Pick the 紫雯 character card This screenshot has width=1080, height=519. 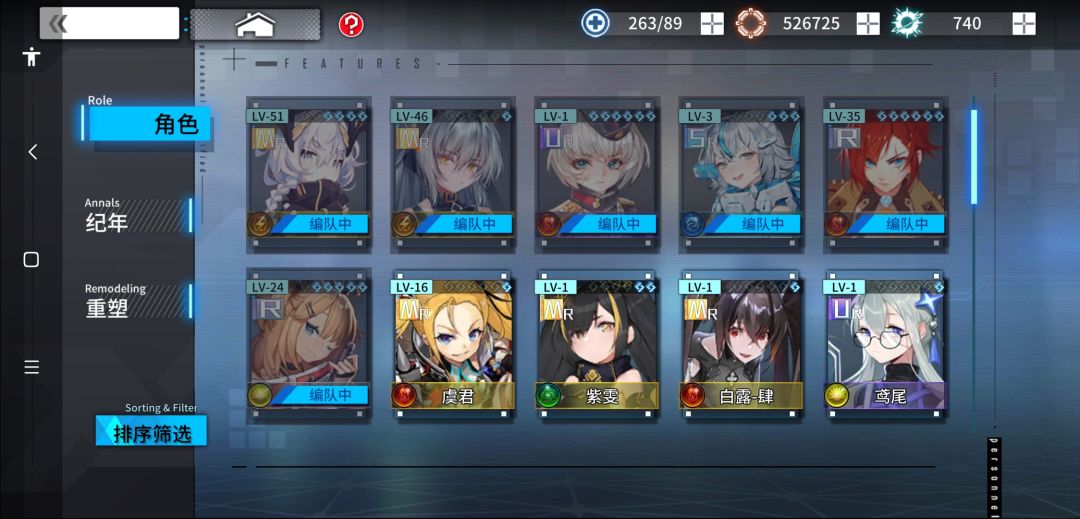(x=596, y=343)
